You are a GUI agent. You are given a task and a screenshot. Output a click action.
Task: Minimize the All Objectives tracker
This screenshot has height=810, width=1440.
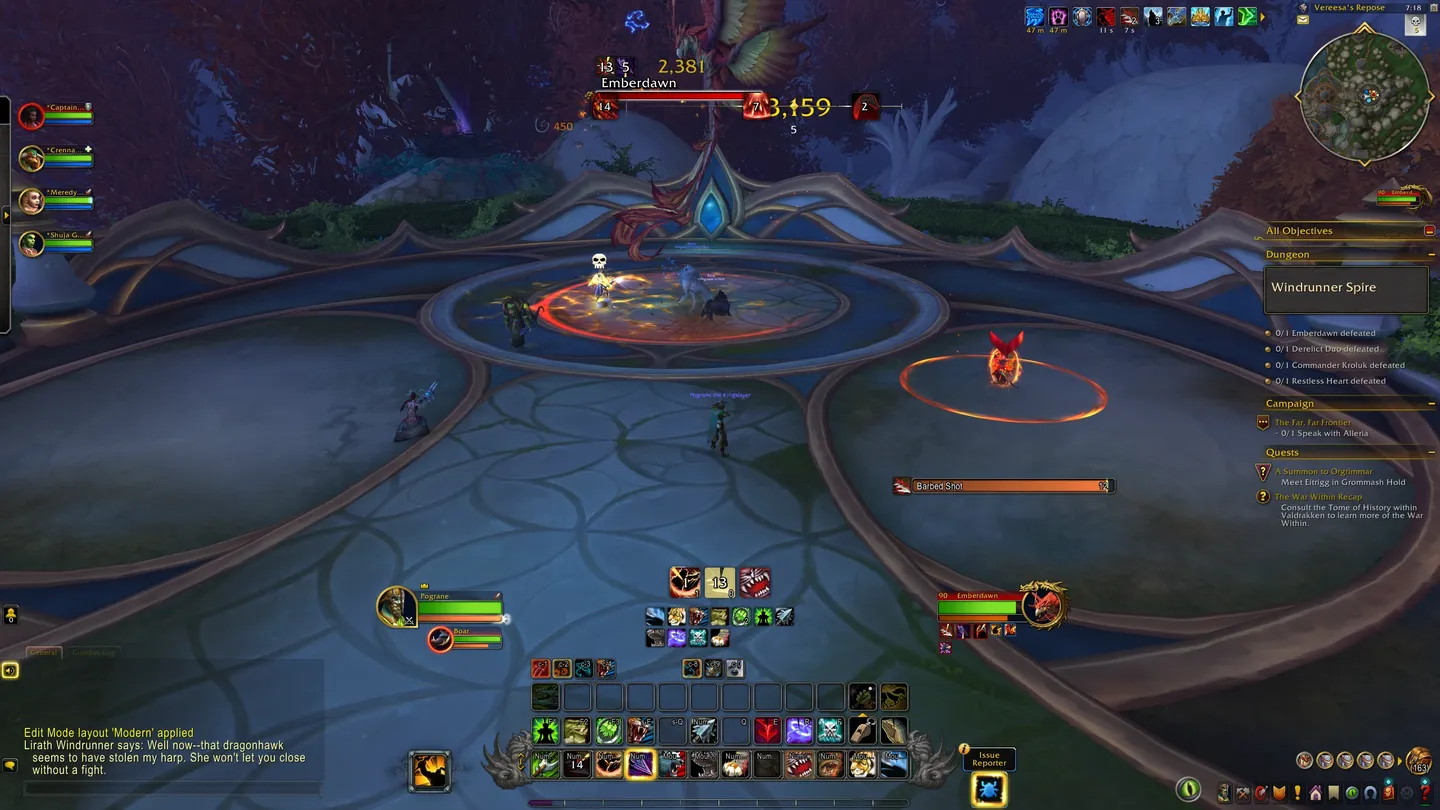1429,231
